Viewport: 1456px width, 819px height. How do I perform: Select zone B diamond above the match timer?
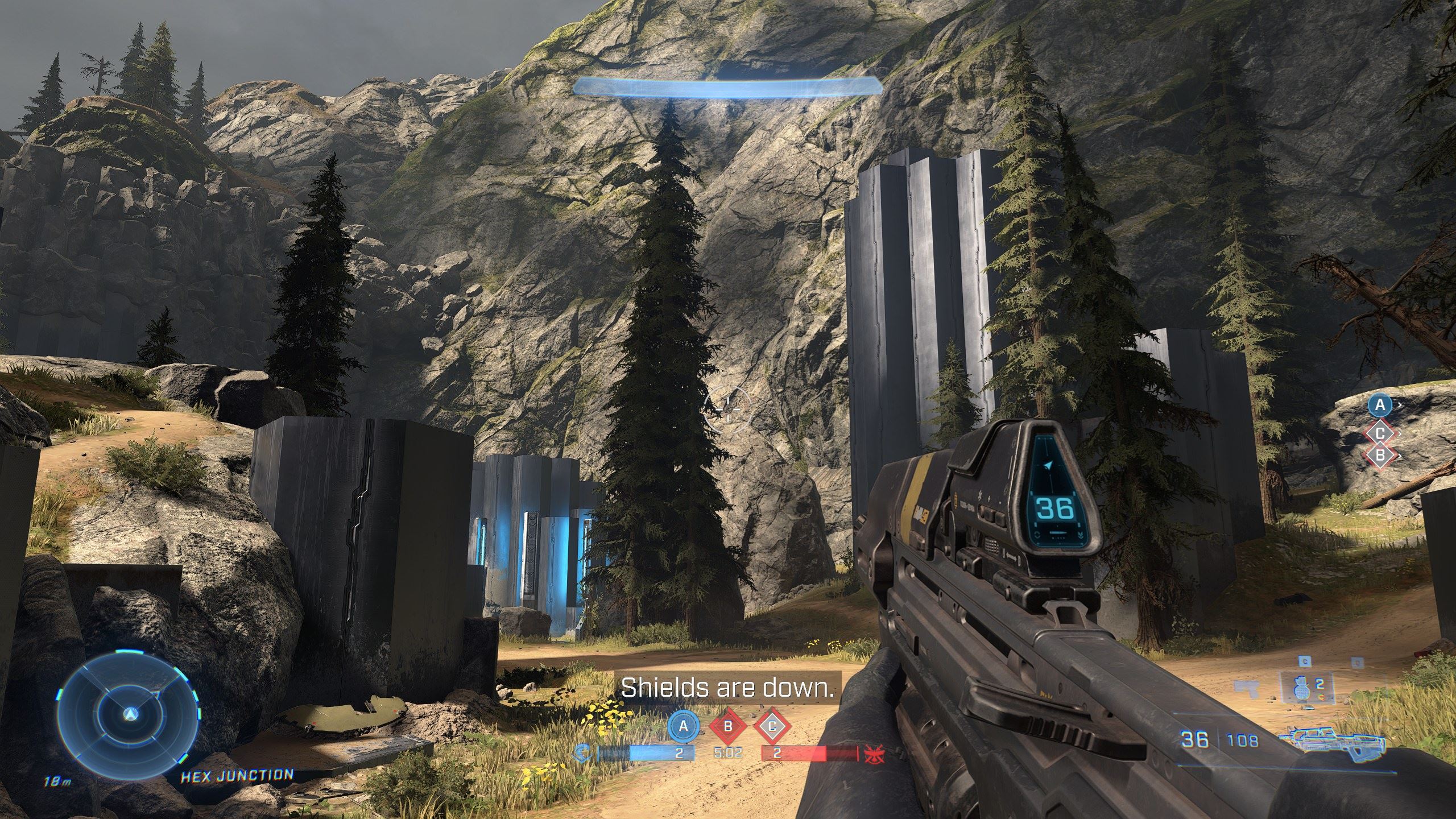pos(728,726)
